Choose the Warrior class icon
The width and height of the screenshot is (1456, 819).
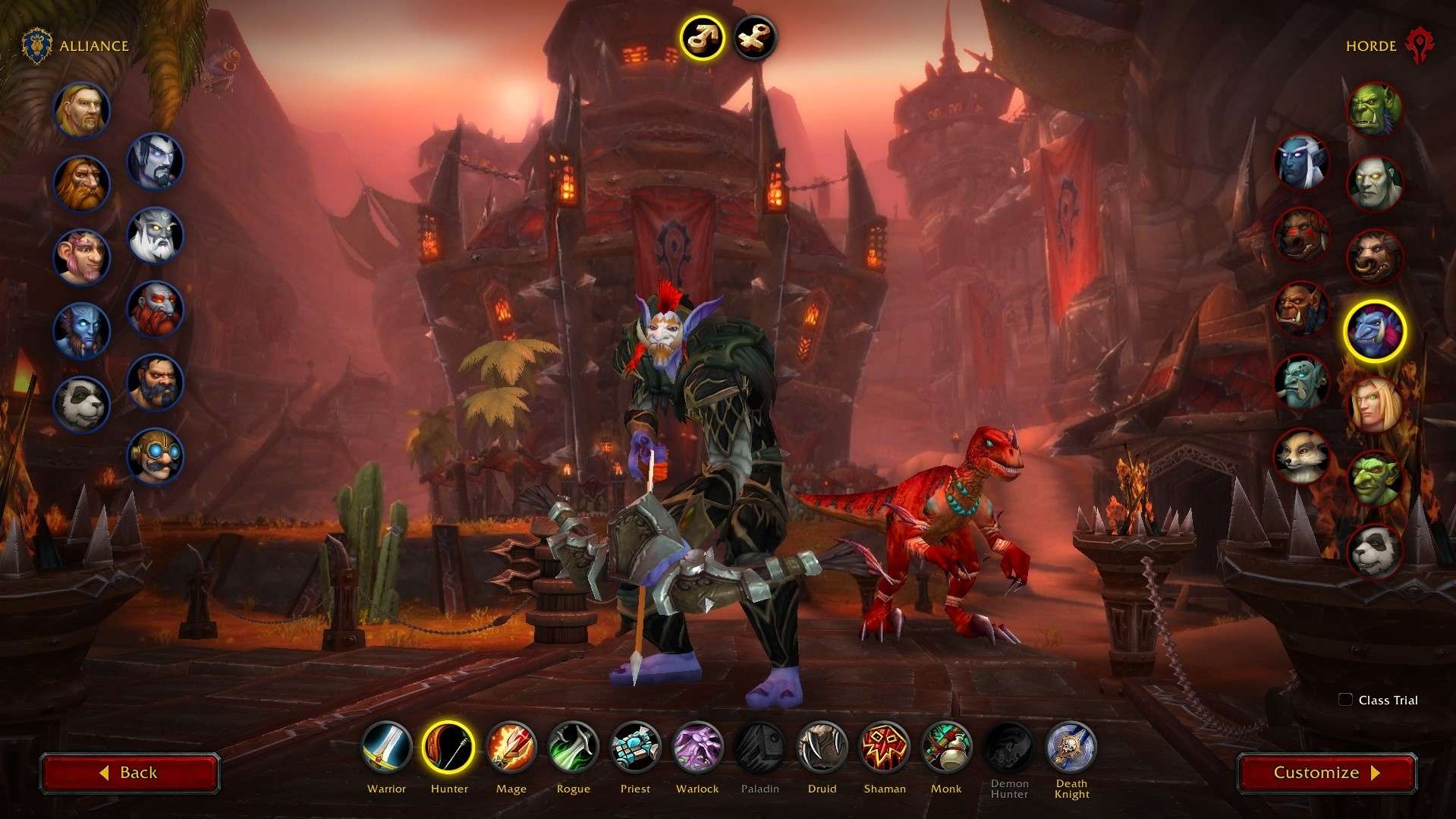click(386, 747)
